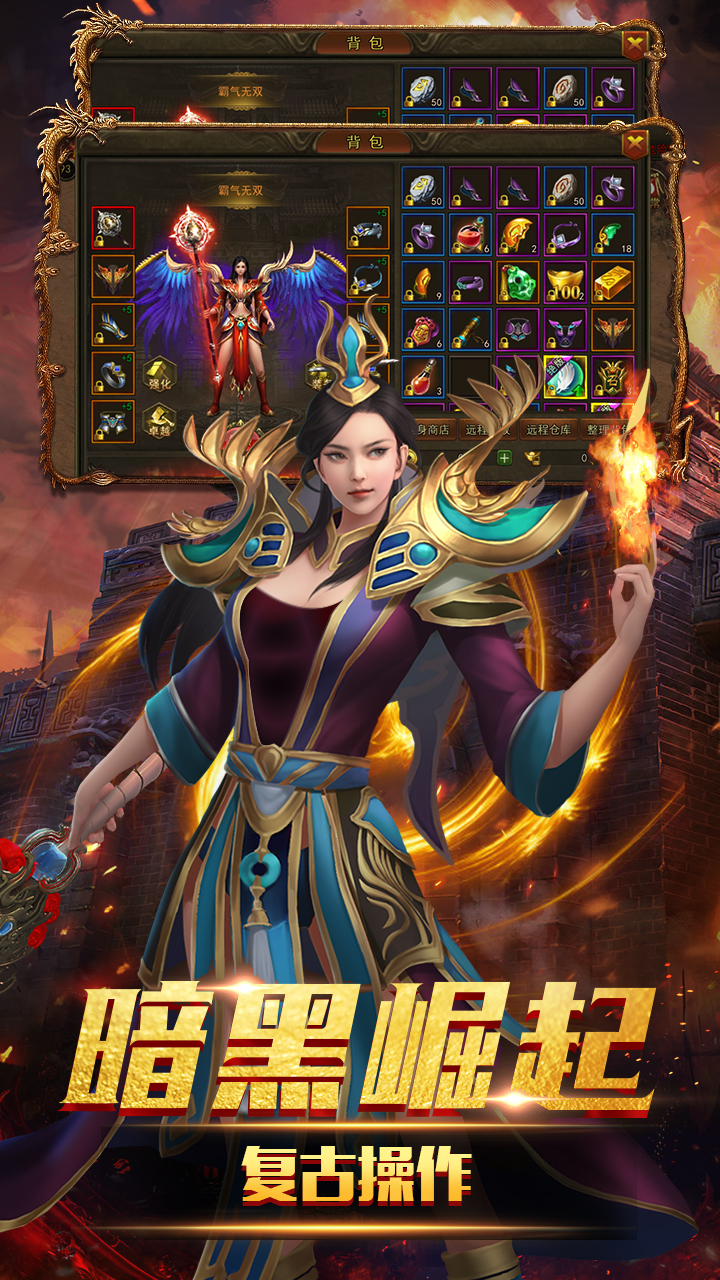Click the green plus button
720x1280 pixels.
click(505, 458)
